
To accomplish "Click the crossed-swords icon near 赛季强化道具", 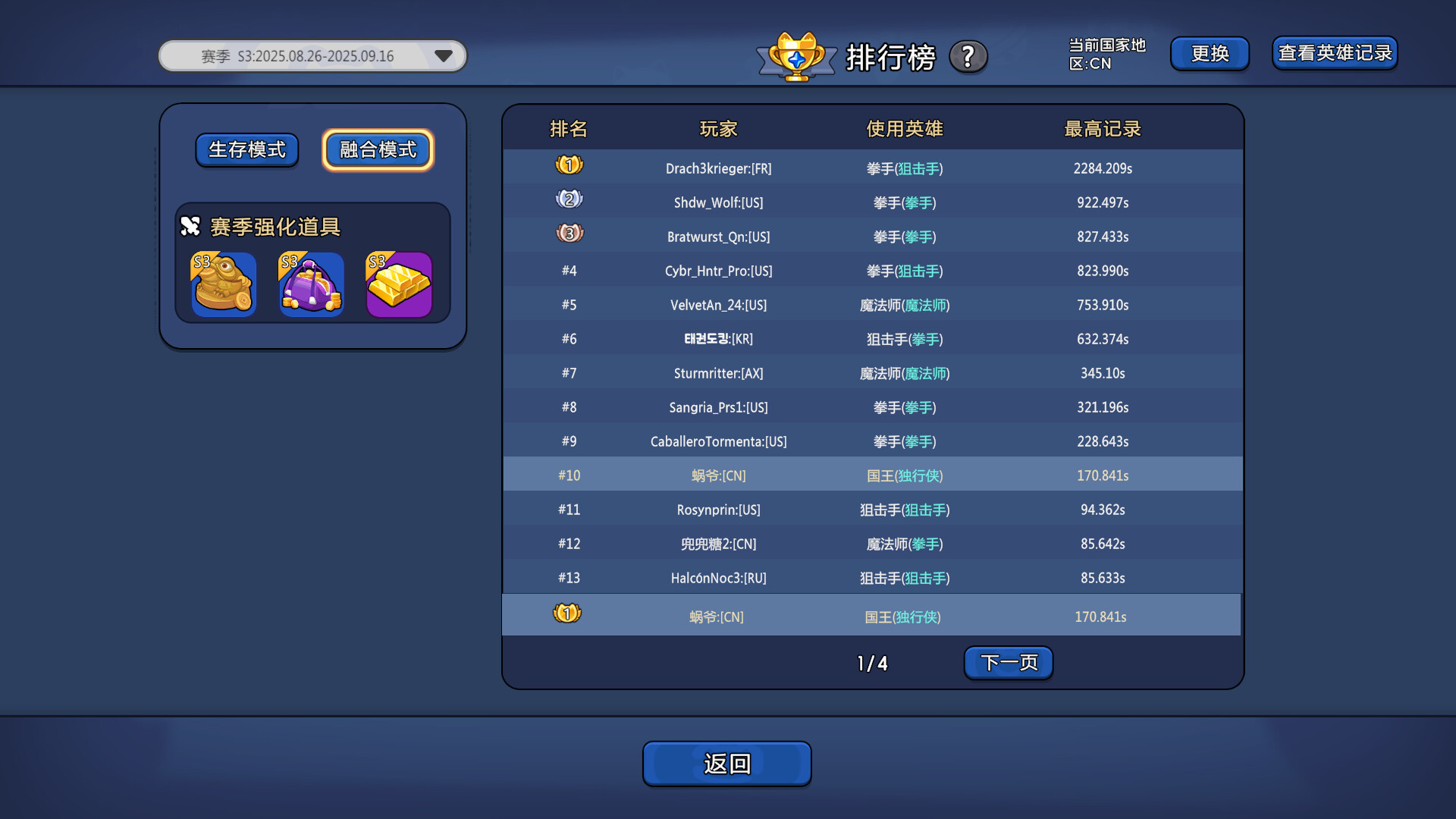I will (190, 226).
